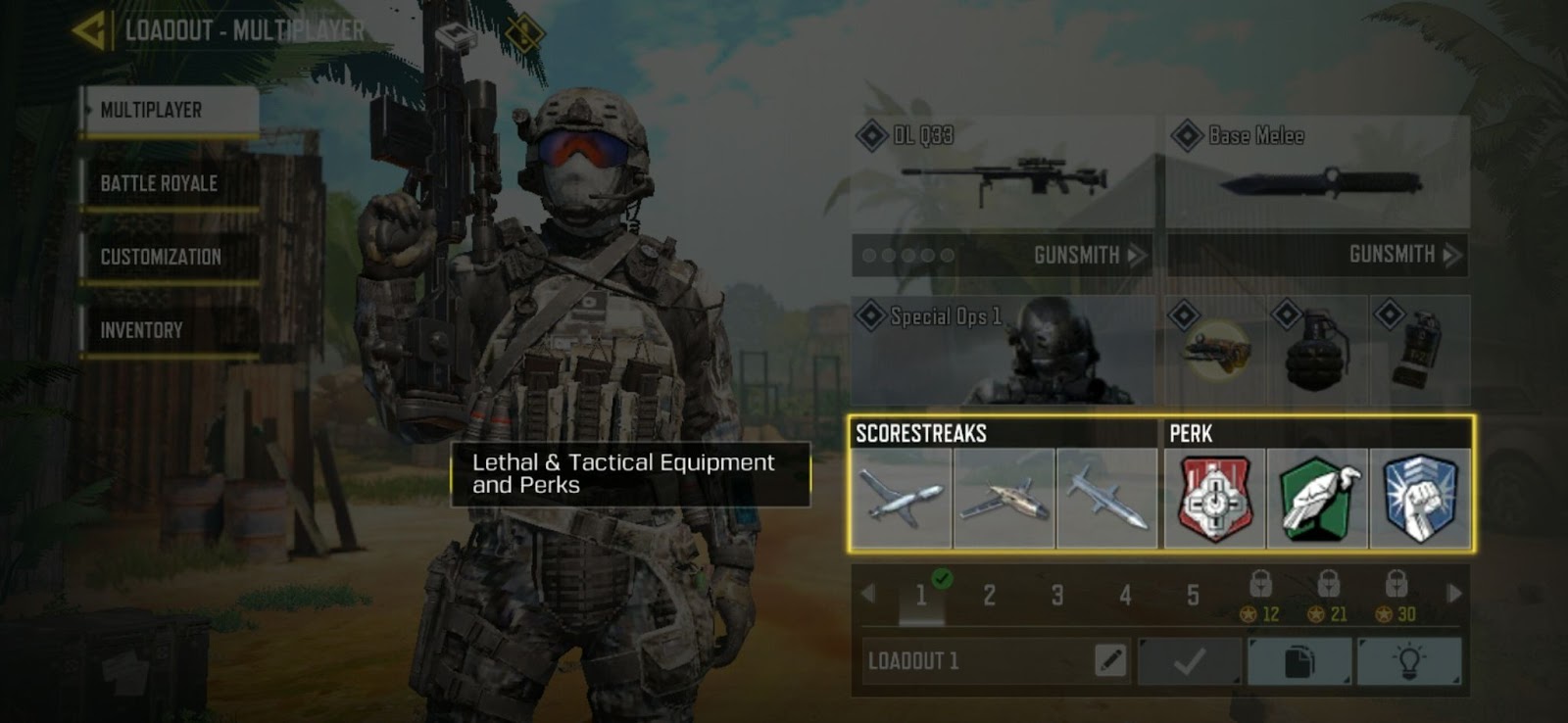1568x723 pixels.
Task: Switch to the Multiplayer tab
Action: [170, 111]
